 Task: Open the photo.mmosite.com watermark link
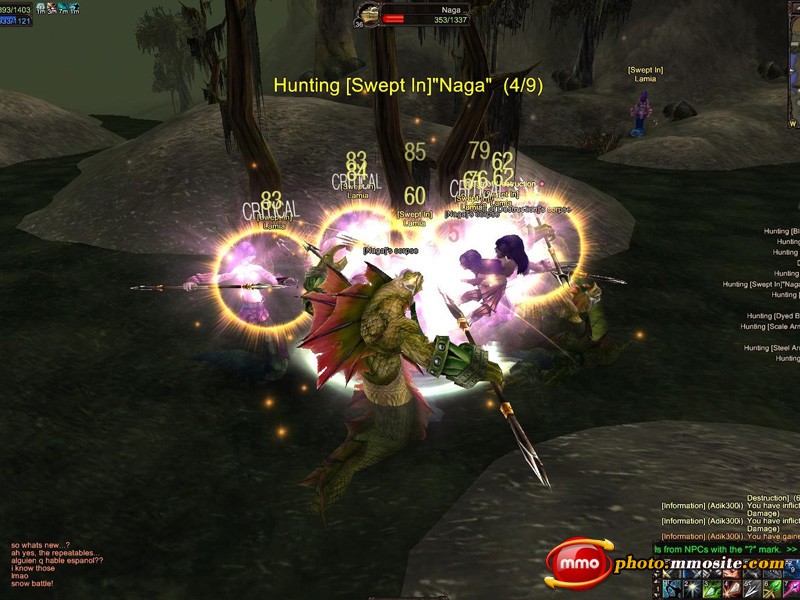coord(698,565)
